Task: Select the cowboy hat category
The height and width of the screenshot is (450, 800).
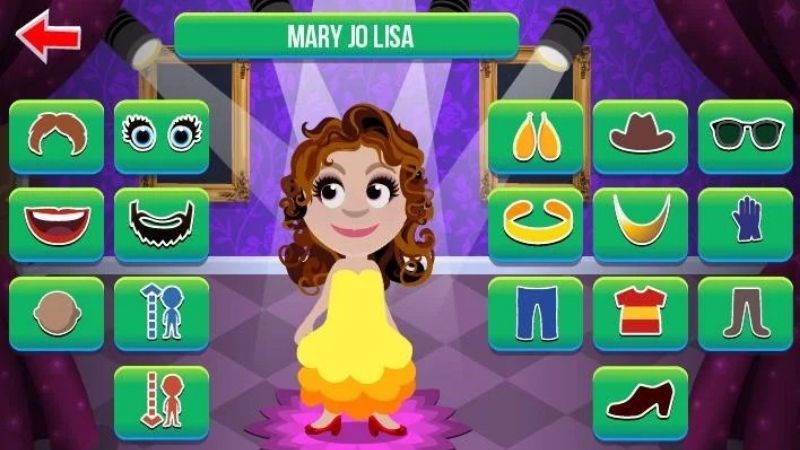Action: (640, 136)
